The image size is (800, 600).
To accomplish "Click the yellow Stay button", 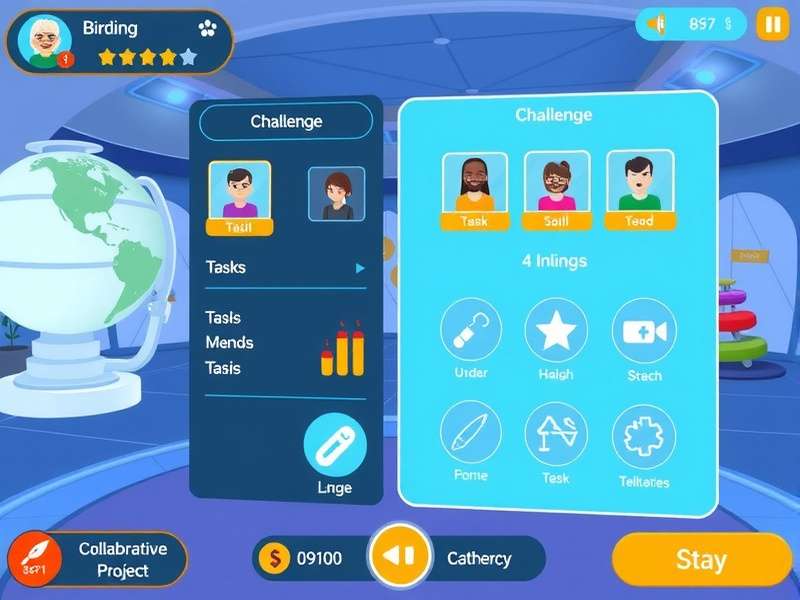I will [x=701, y=559].
